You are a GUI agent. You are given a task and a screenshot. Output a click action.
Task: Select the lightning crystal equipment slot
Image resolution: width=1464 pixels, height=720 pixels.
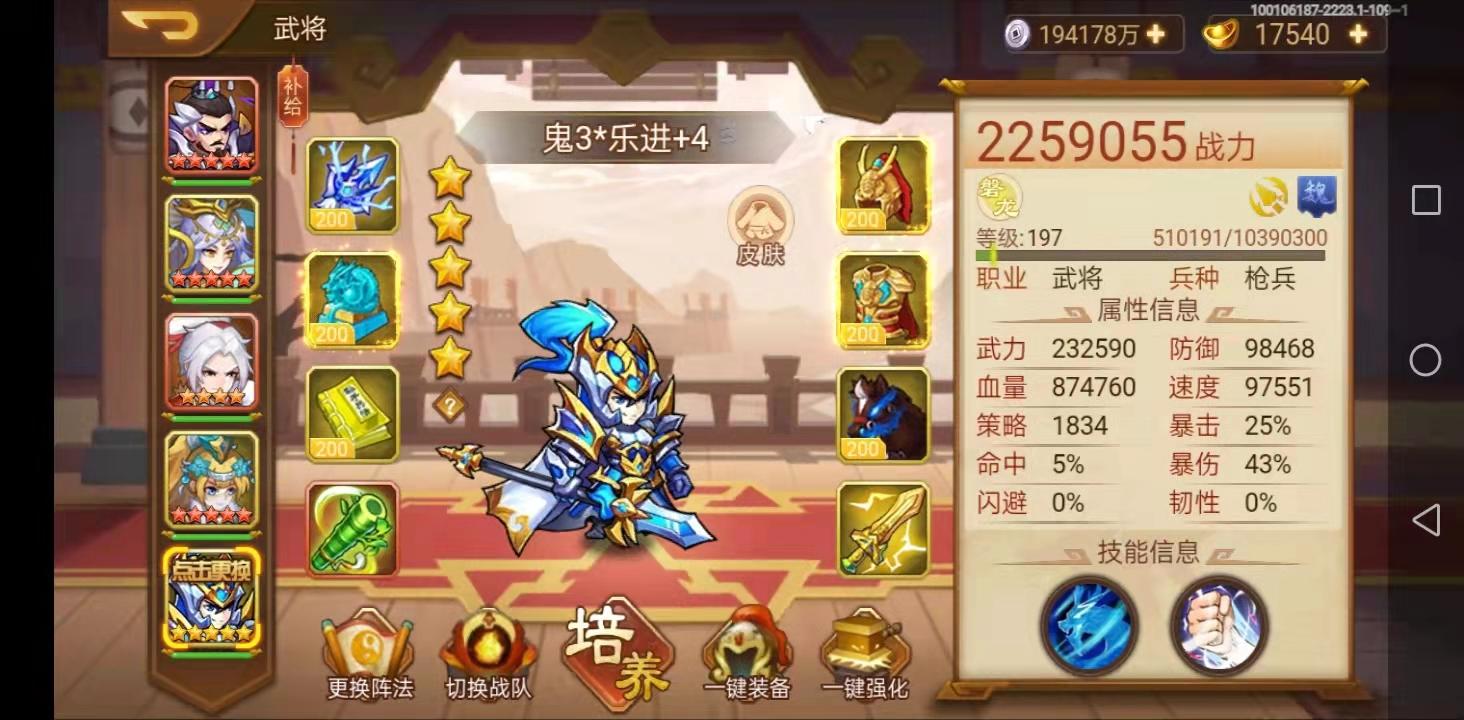pyautogui.click(x=352, y=188)
